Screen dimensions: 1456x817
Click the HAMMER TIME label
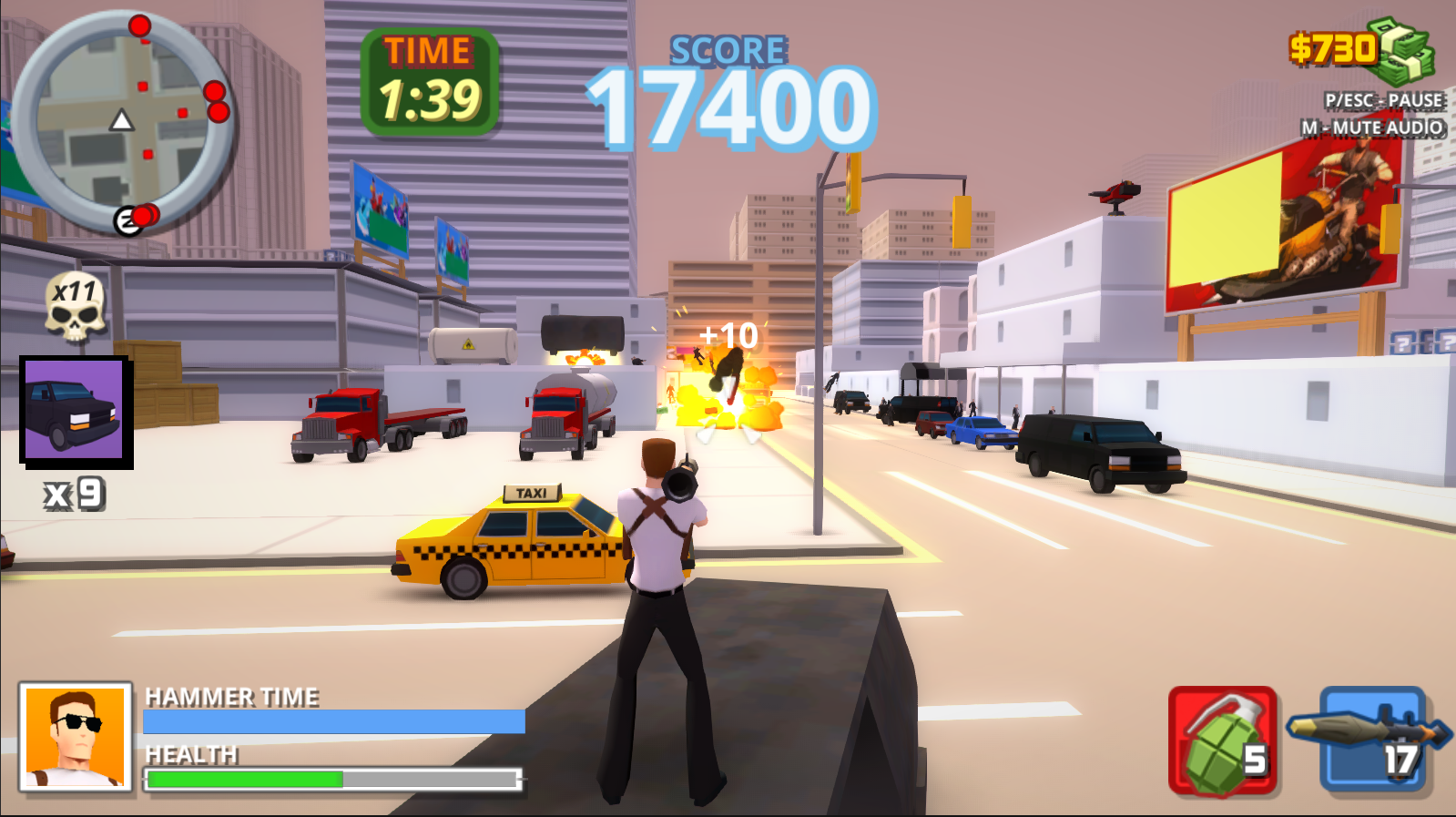tap(229, 697)
